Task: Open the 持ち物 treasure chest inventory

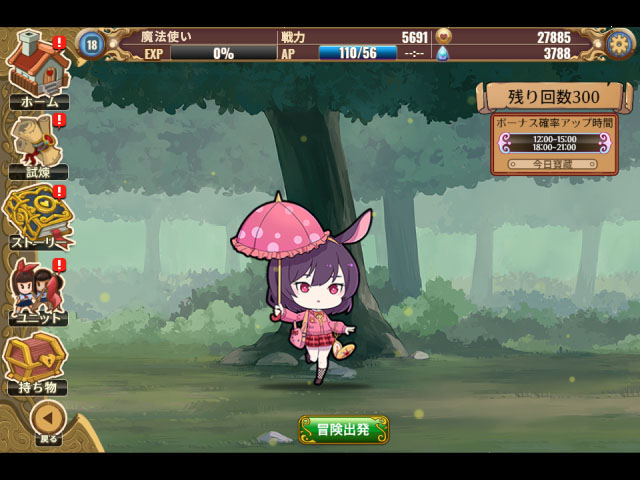Action: point(36,364)
